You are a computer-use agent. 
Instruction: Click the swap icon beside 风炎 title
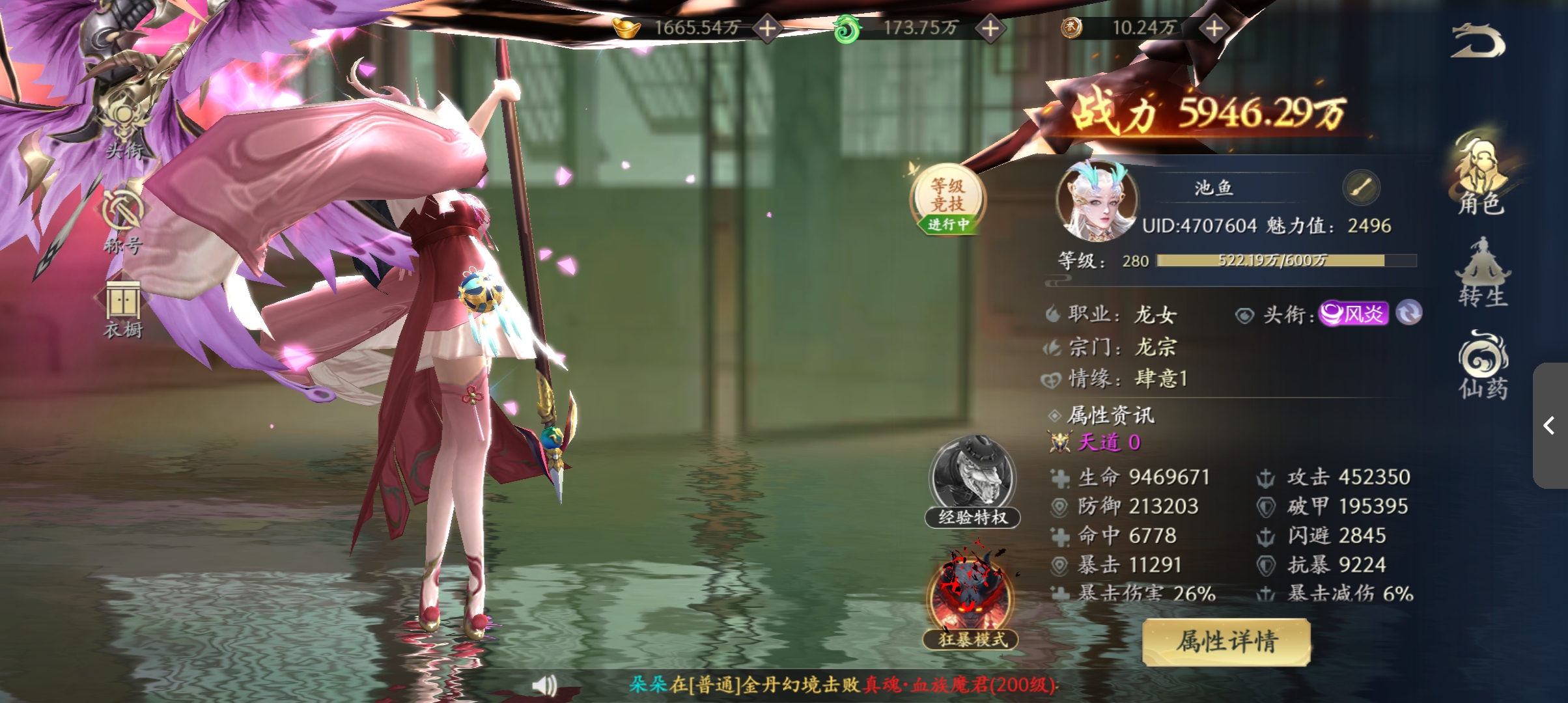(x=1409, y=313)
